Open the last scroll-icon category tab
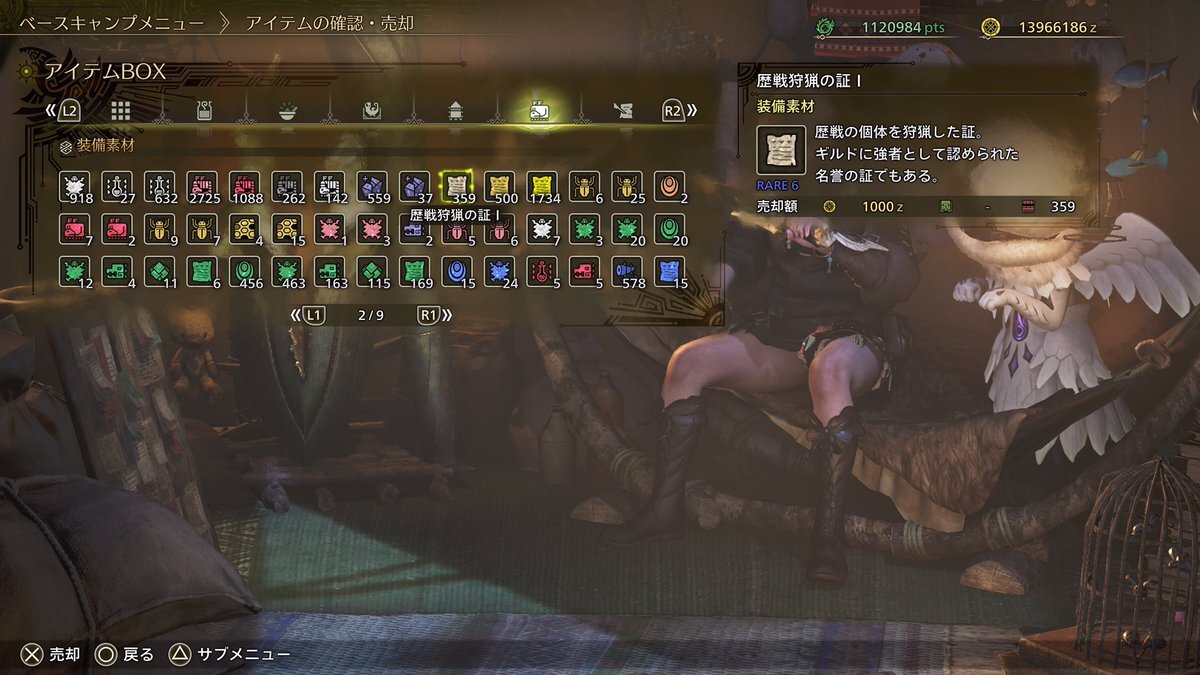 (622, 110)
